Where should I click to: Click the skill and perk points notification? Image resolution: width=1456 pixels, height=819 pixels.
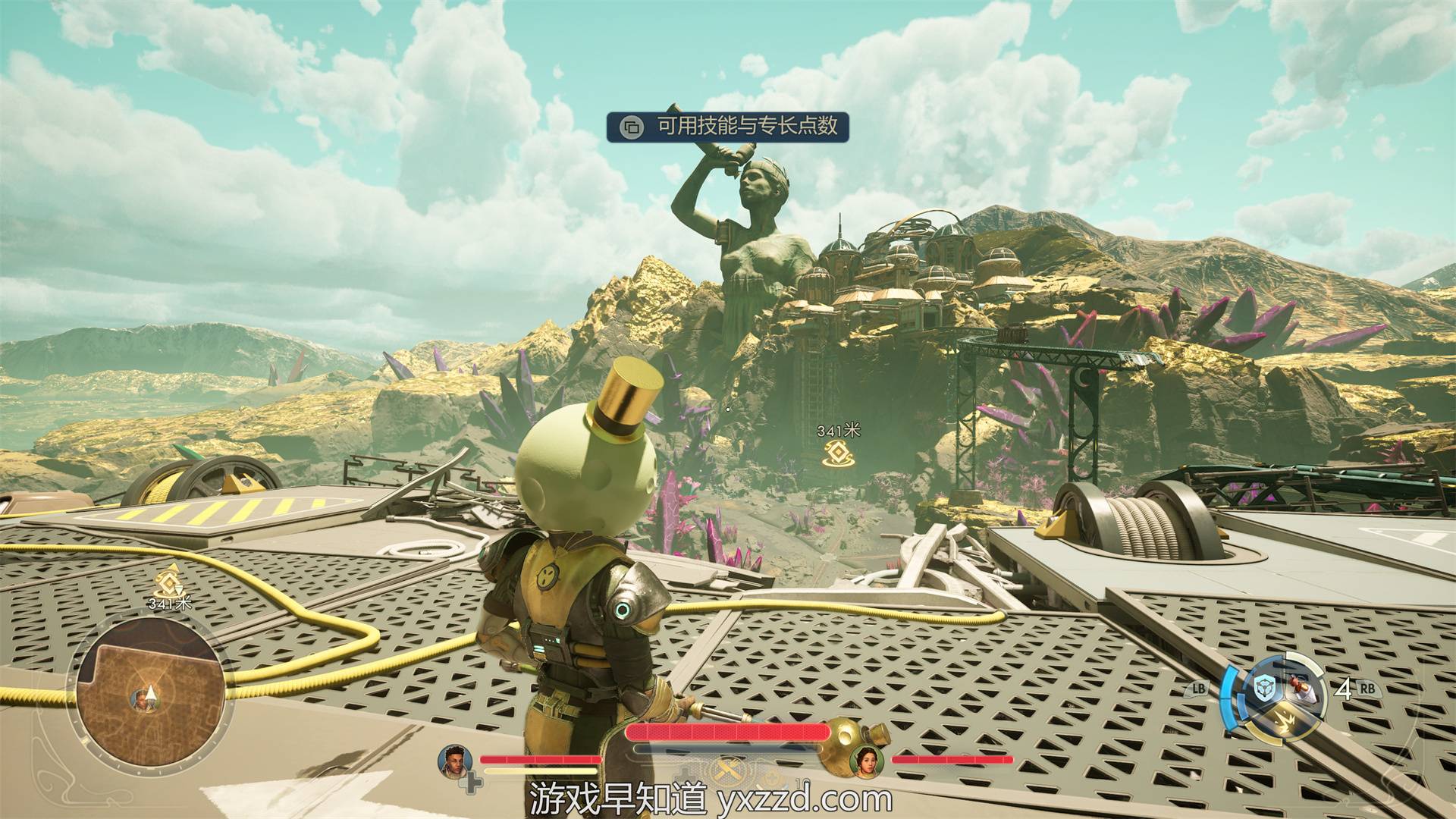[x=727, y=126]
